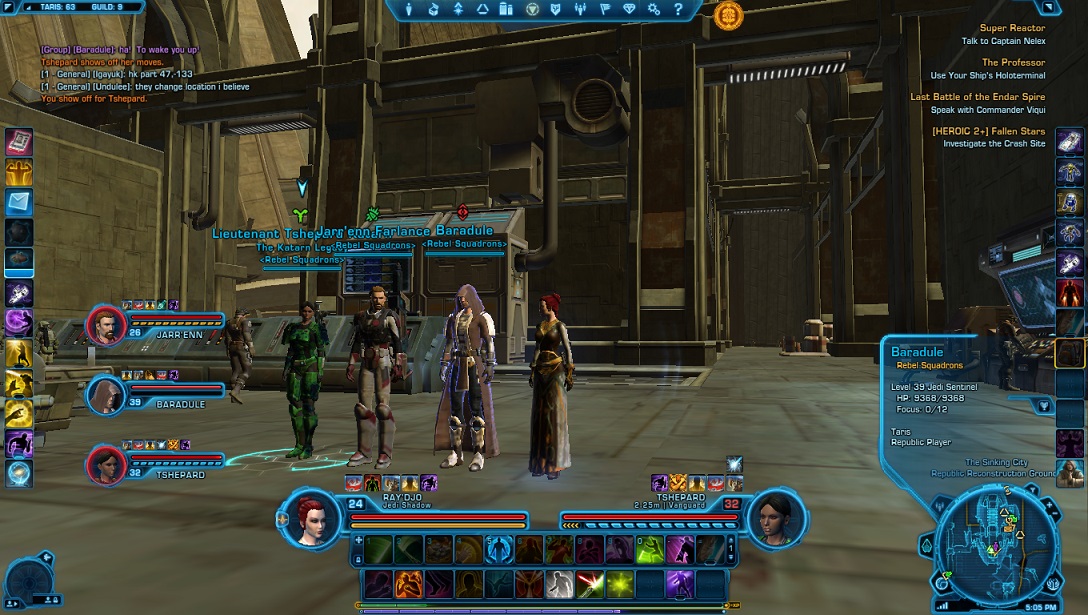This screenshot has height=615, width=1088.
Task: Open the character sheet from top menu
Action: coord(410,9)
